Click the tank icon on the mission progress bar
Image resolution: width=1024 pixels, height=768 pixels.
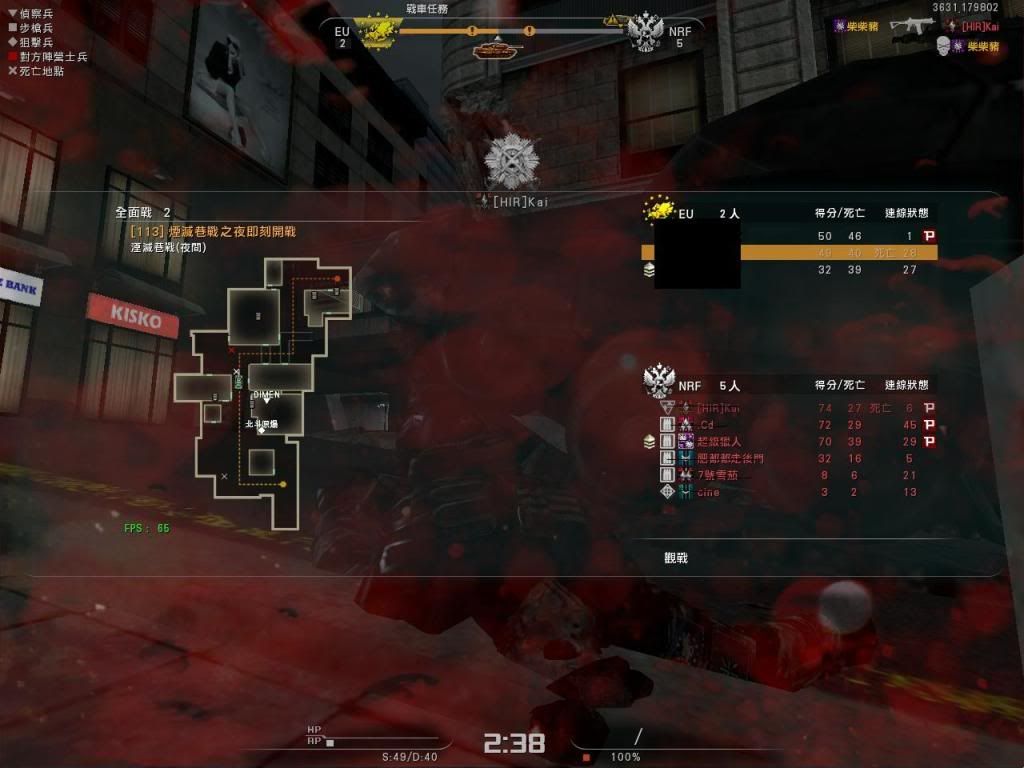(x=497, y=46)
